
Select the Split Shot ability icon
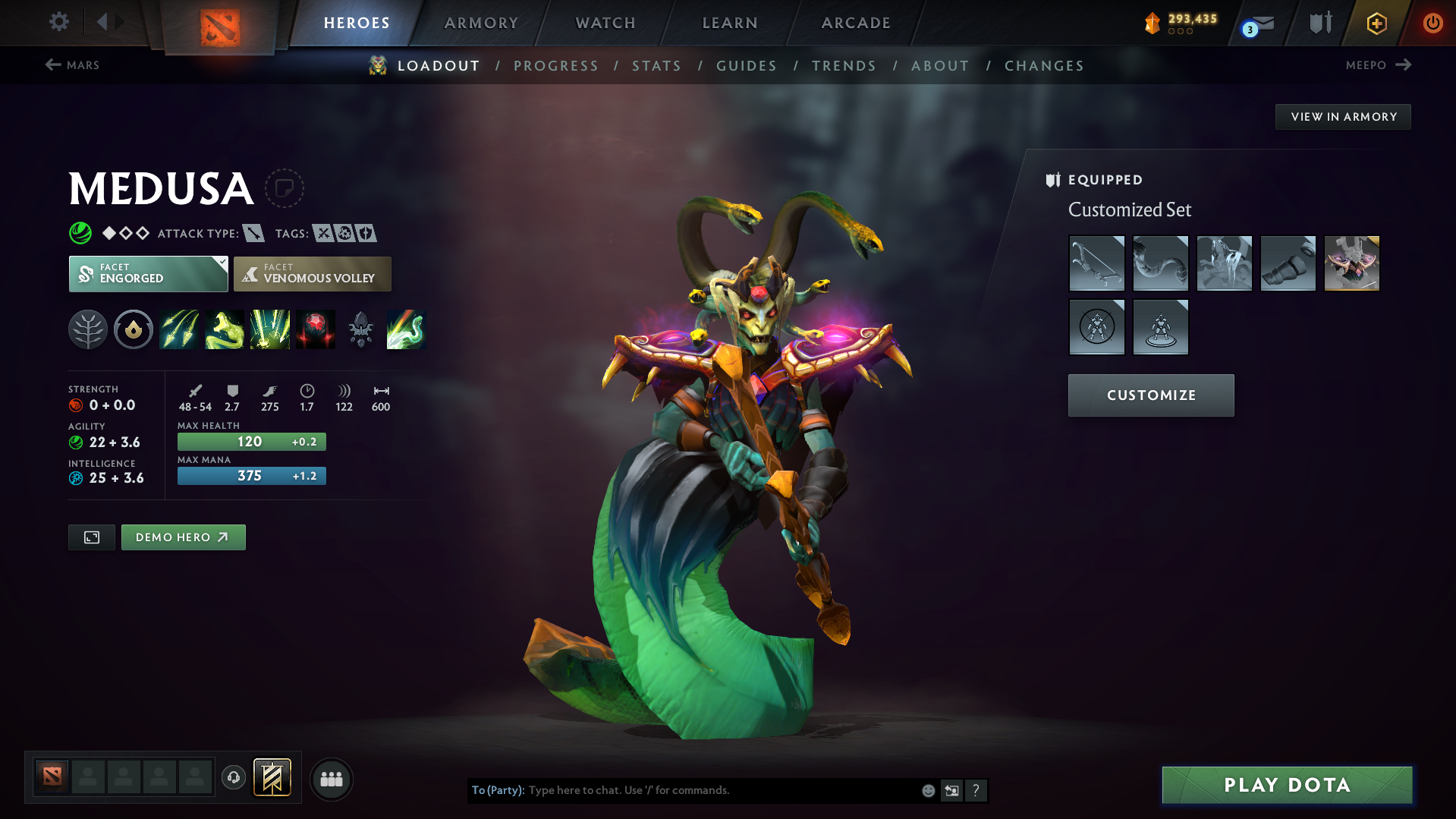point(179,329)
